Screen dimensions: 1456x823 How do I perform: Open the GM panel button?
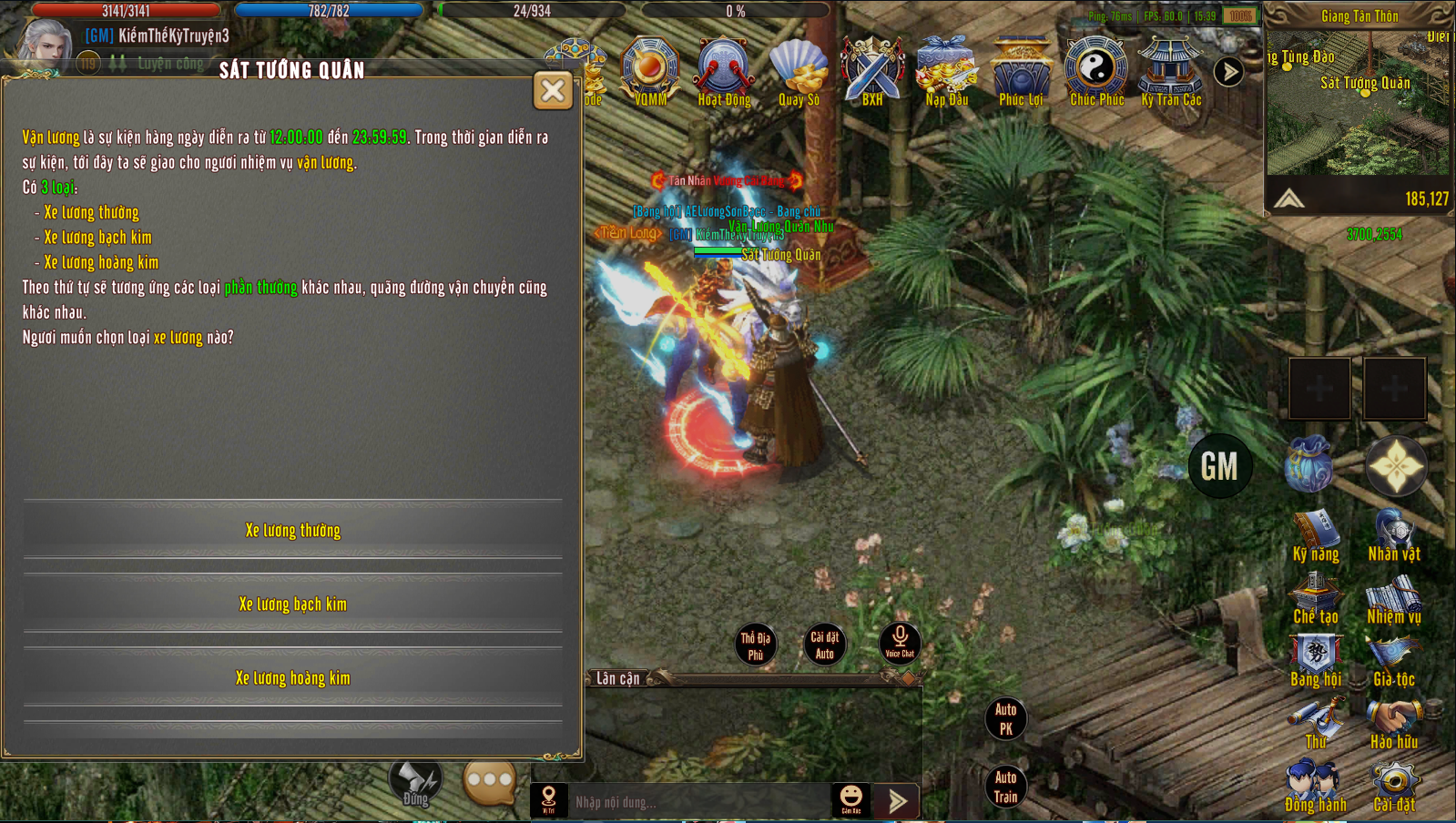coord(1219,467)
